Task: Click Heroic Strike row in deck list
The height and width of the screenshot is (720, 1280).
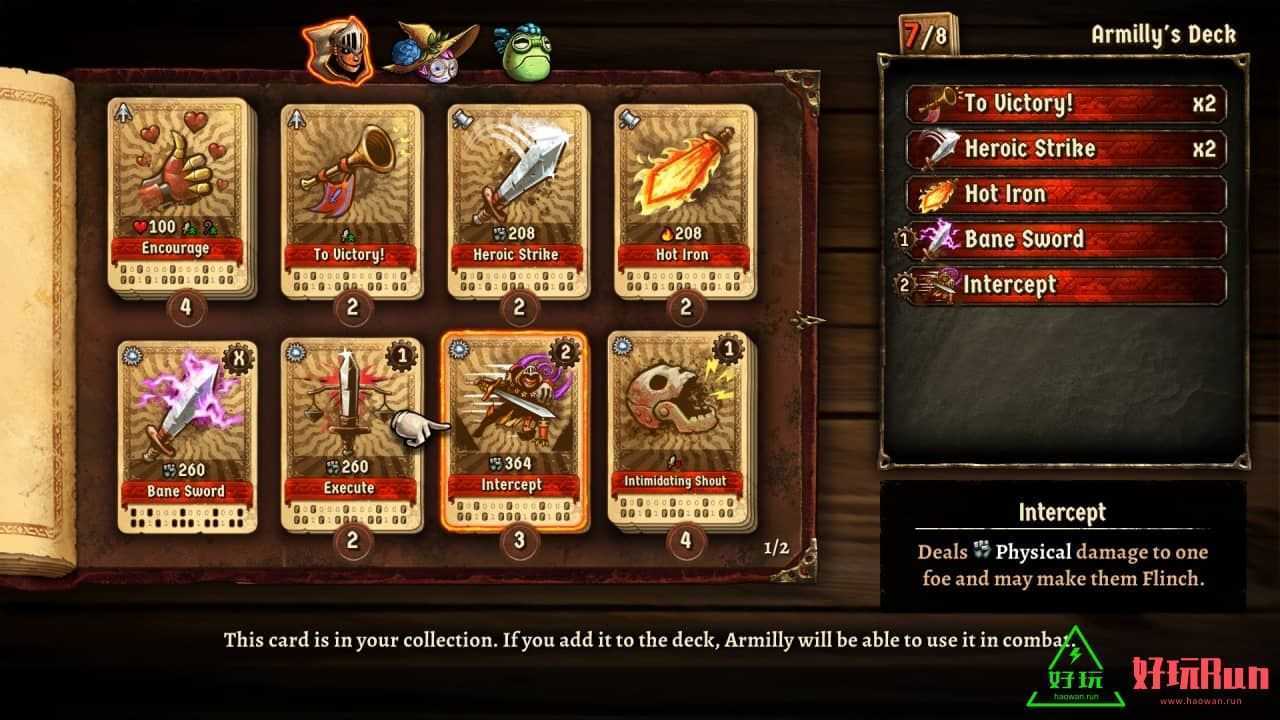Action: (x=1066, y=149)
